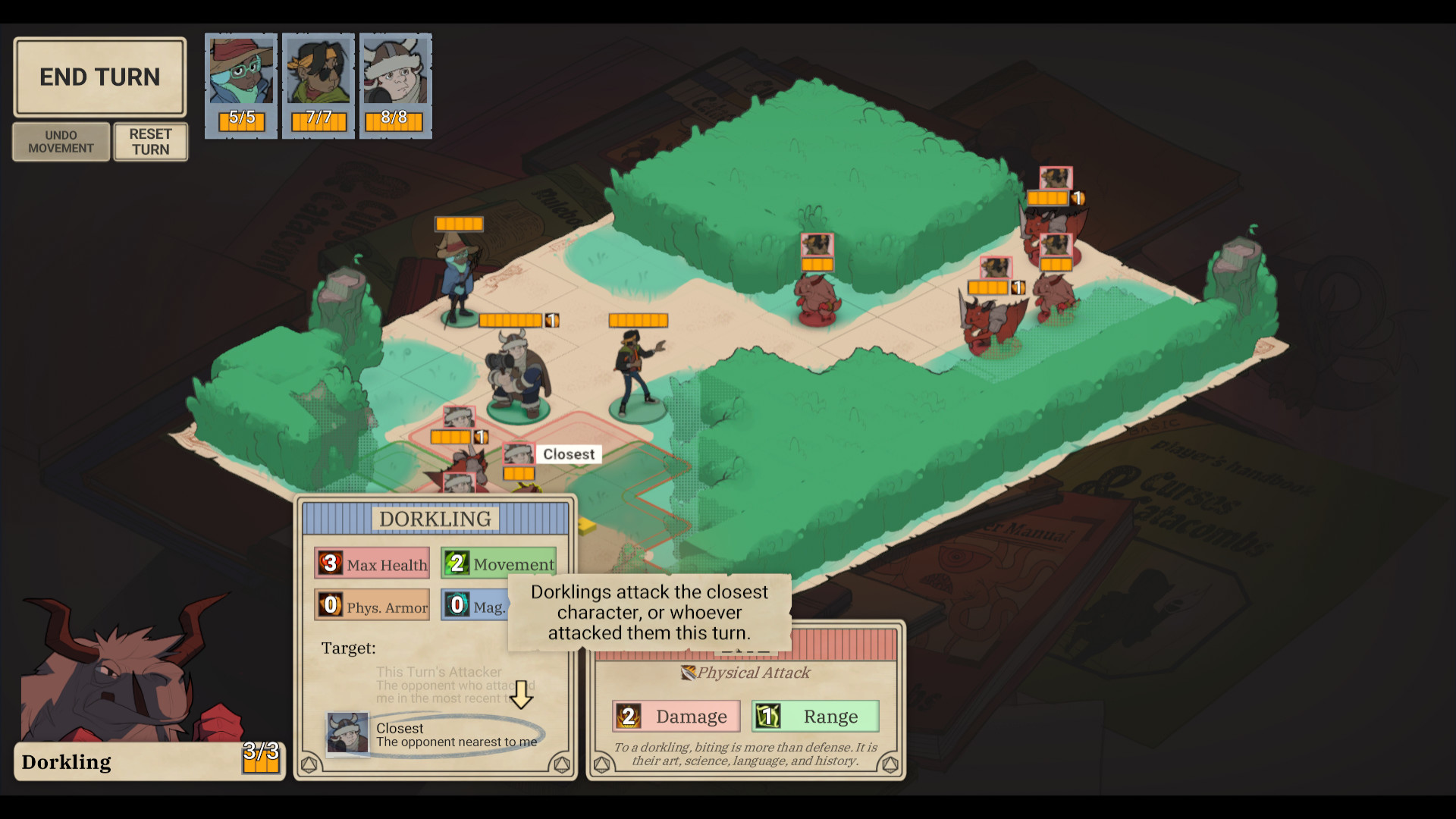
Task: Click the bow Range icon on Bite card
Action: click(768, 715)
